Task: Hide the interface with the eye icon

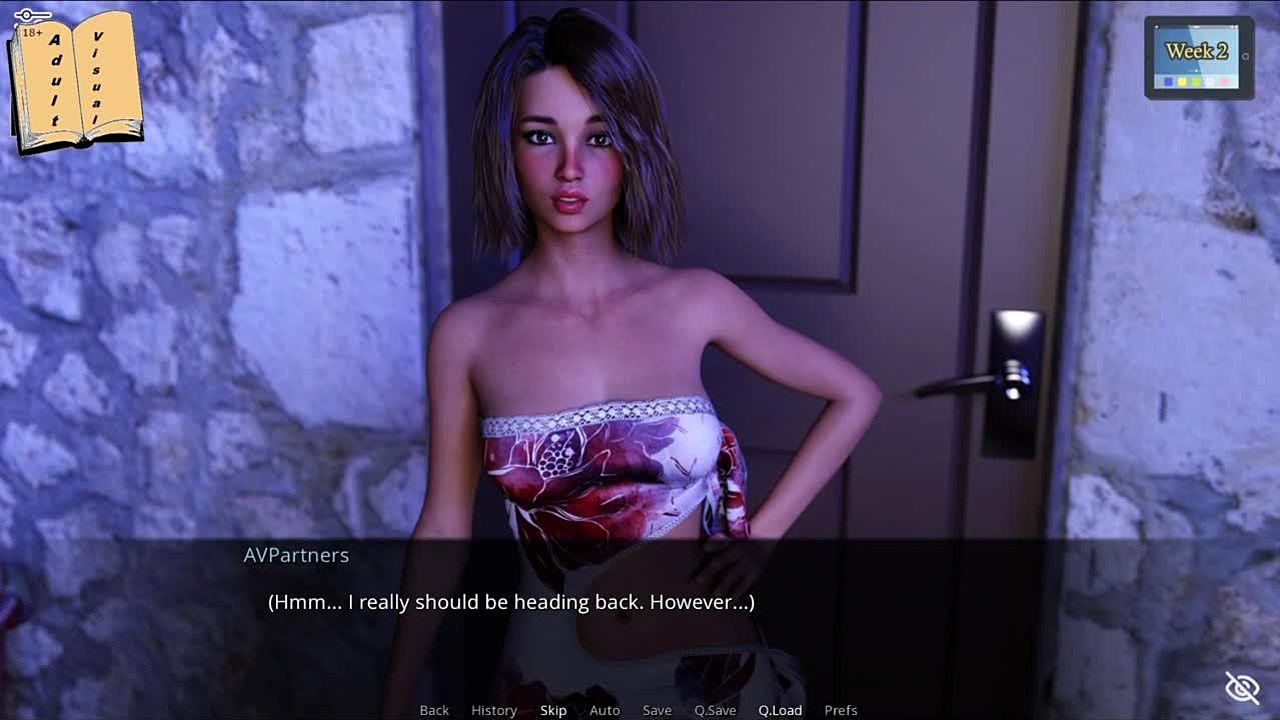Action: click(1242, 687)
